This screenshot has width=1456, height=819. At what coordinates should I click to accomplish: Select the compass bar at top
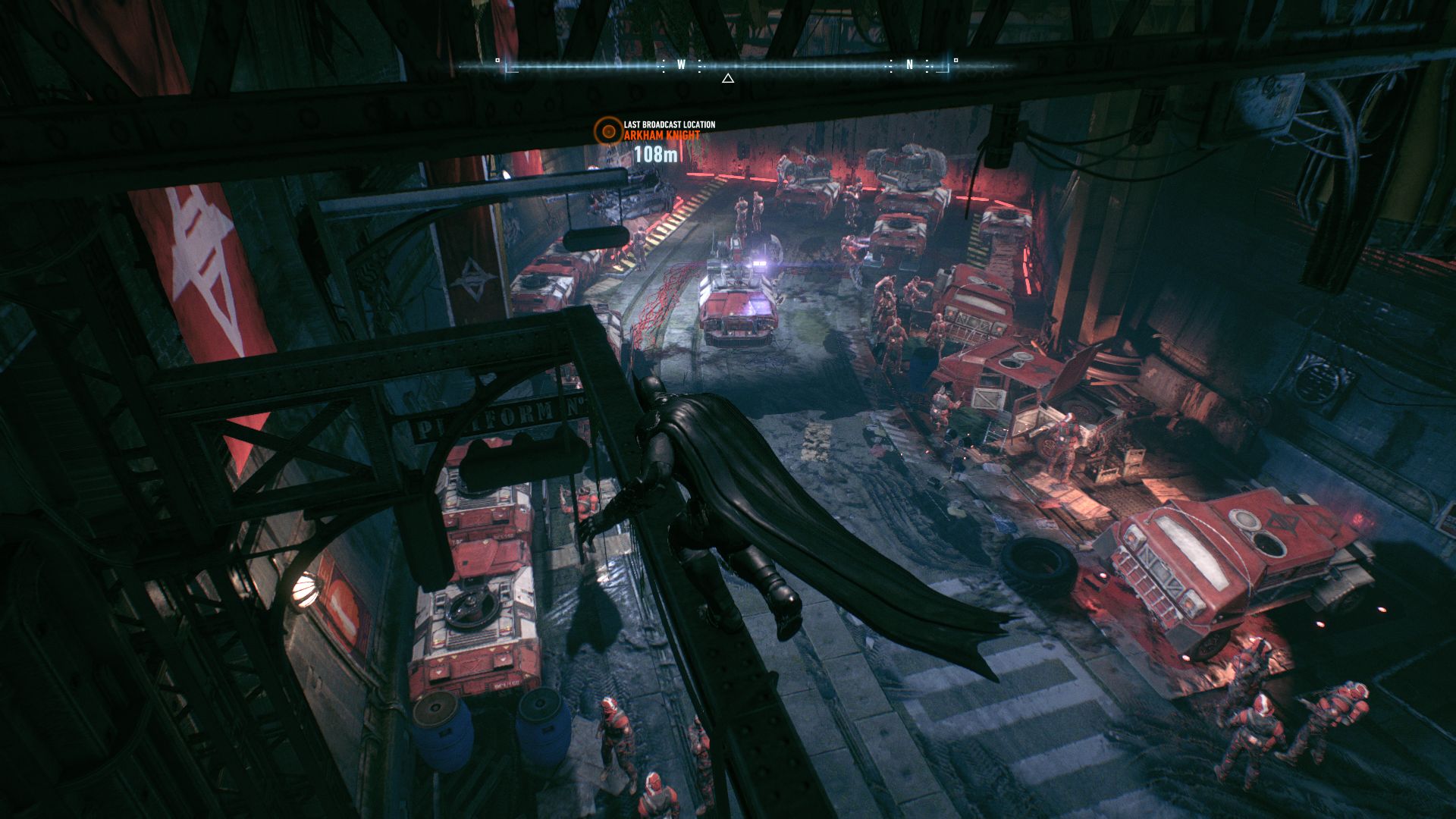(x=726, y=66)
